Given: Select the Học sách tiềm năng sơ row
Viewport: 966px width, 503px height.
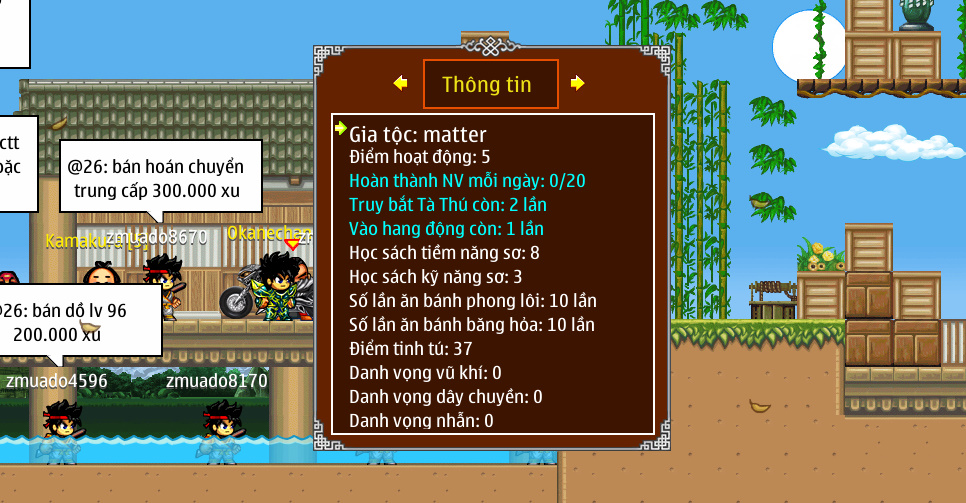Looking at the screenshot, I should [444, 252].
